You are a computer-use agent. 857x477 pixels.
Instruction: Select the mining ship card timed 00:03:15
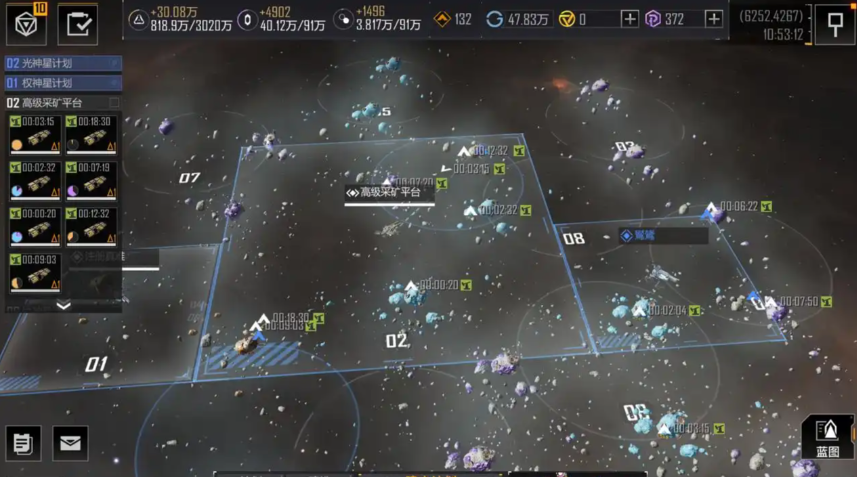tap(36, 135)
